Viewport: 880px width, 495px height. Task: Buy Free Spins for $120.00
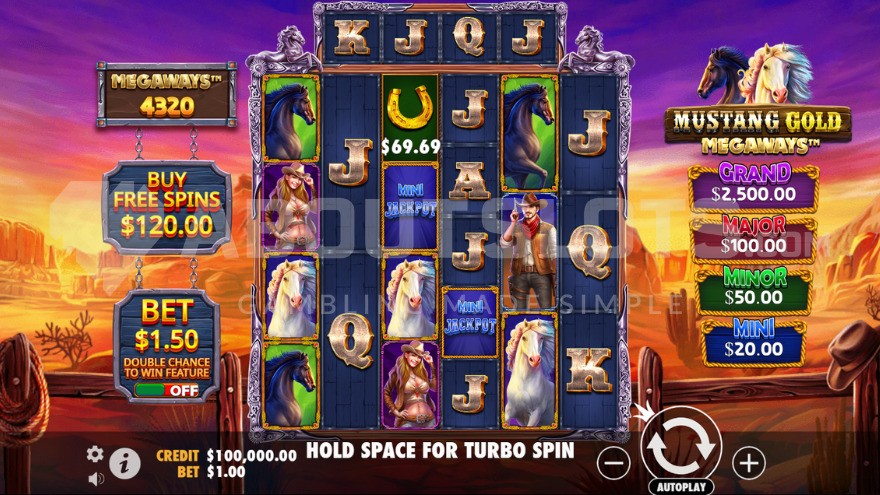click(x=167, y=207)
